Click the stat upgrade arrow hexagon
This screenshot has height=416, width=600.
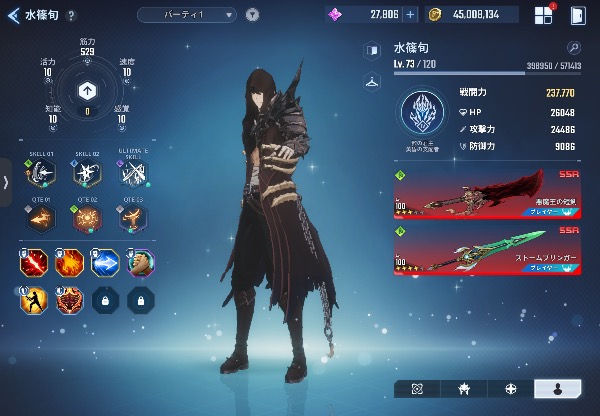coord(87,88)
